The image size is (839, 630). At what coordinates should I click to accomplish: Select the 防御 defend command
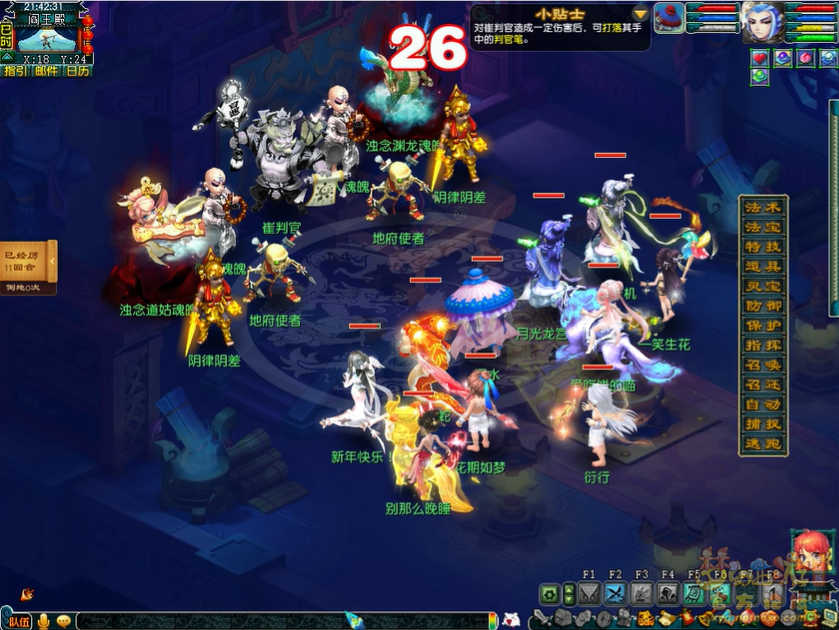pyautogui.click(x=764, y=306)
